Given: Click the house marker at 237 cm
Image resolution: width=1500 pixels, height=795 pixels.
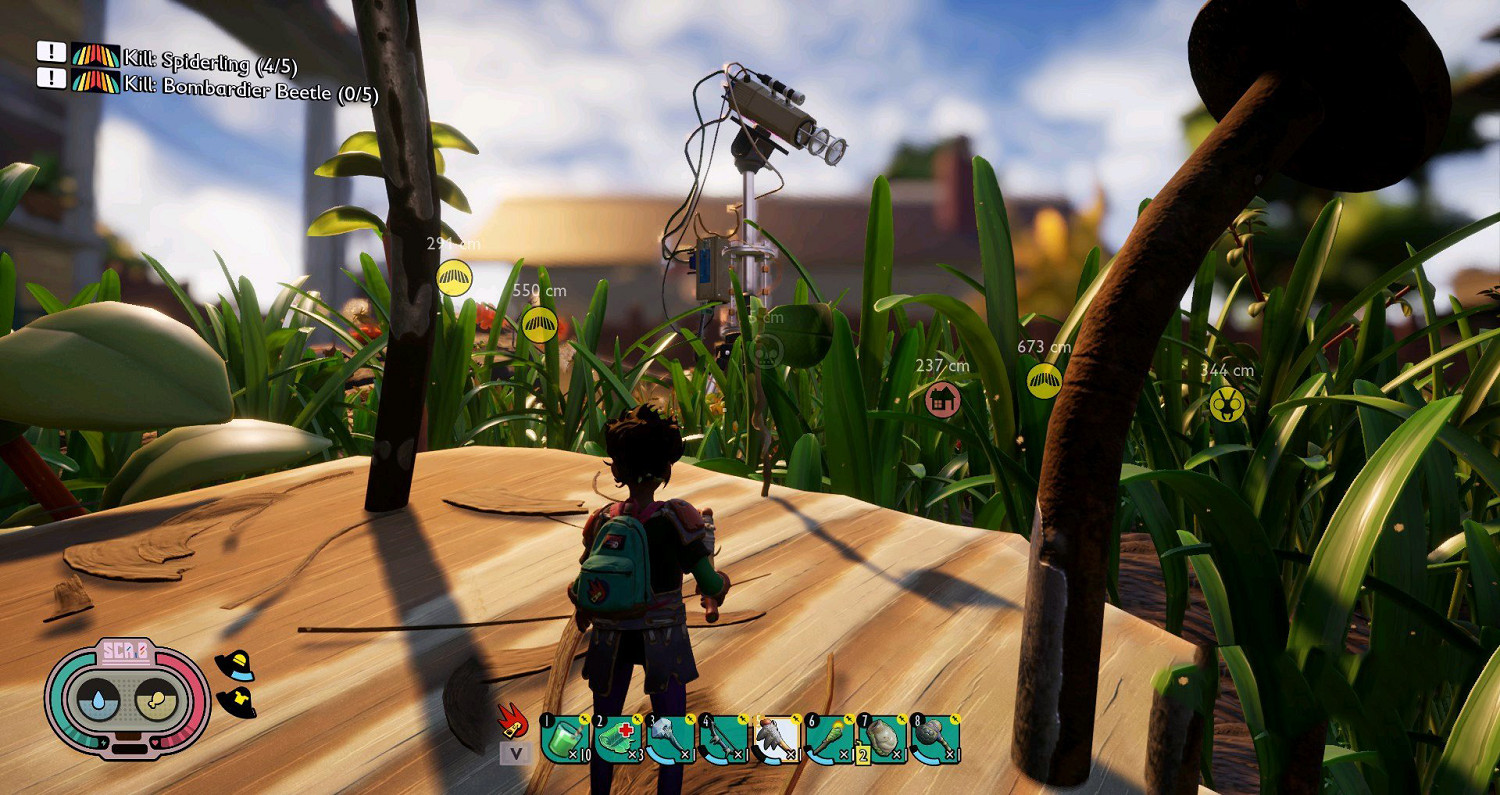Looking at the screenshot, I should (942, 400).
